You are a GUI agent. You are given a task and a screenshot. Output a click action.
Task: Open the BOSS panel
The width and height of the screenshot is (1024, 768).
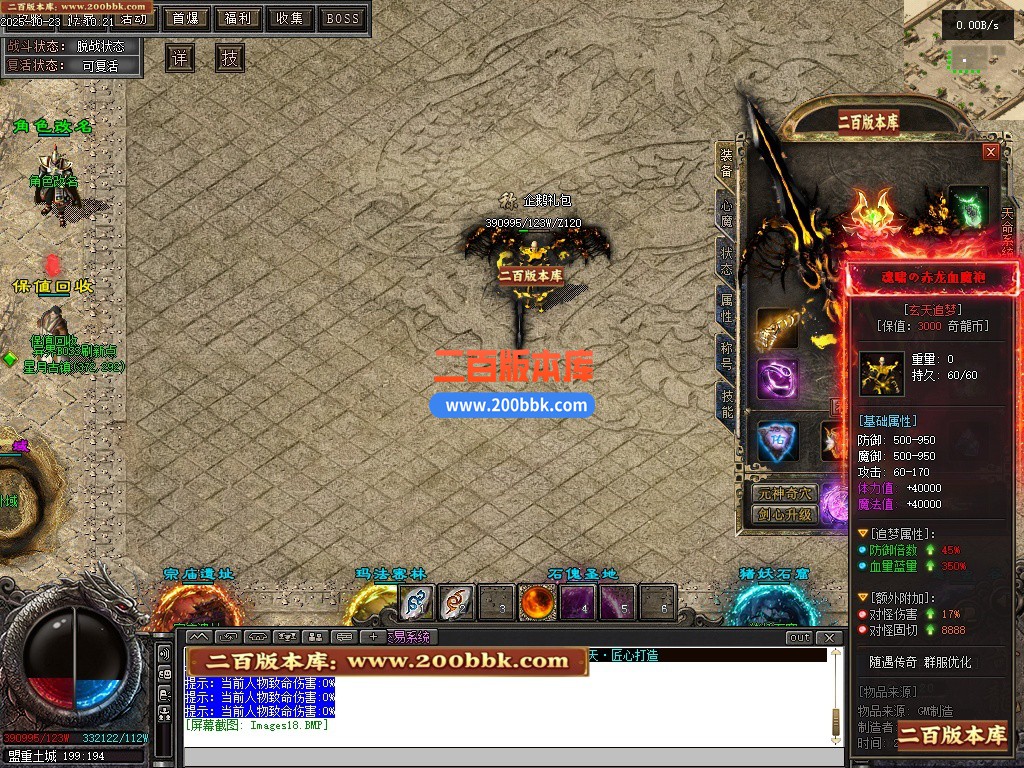pos(343,18)
